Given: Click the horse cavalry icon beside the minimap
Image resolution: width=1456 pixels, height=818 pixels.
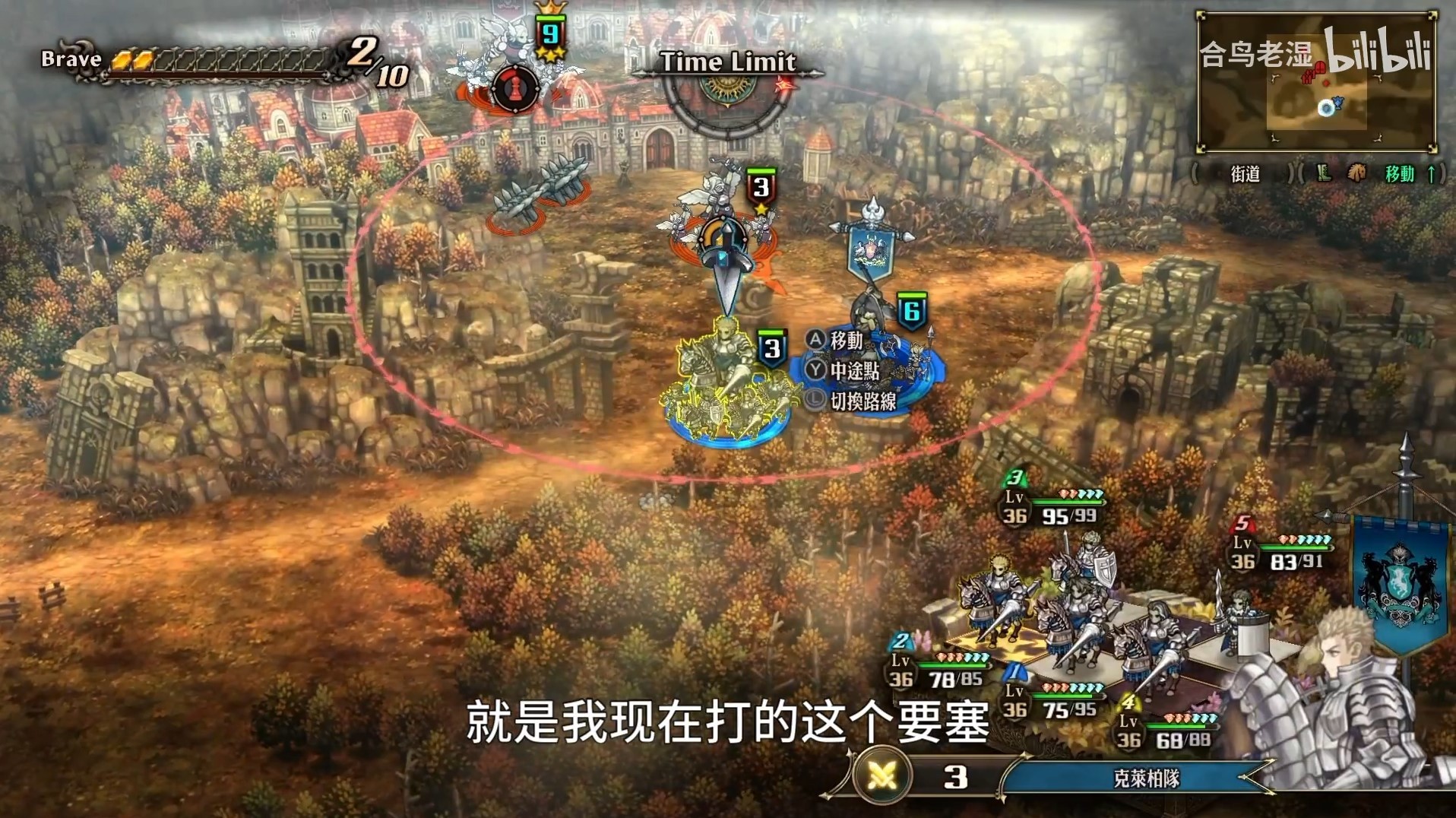Looking at the screenshot, I should [1356, 174].
